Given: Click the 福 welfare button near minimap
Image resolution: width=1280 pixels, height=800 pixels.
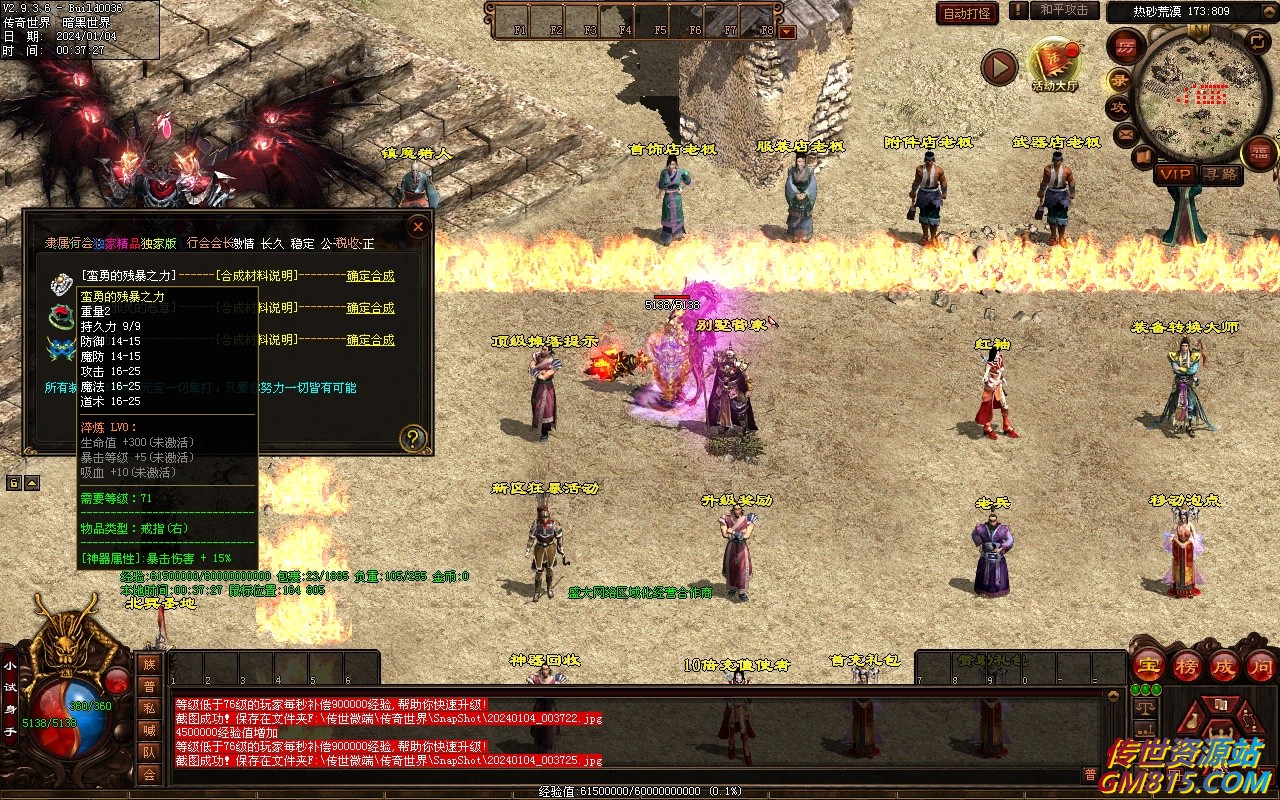Looking at the screenshot, I should [x=1259, y=152].
